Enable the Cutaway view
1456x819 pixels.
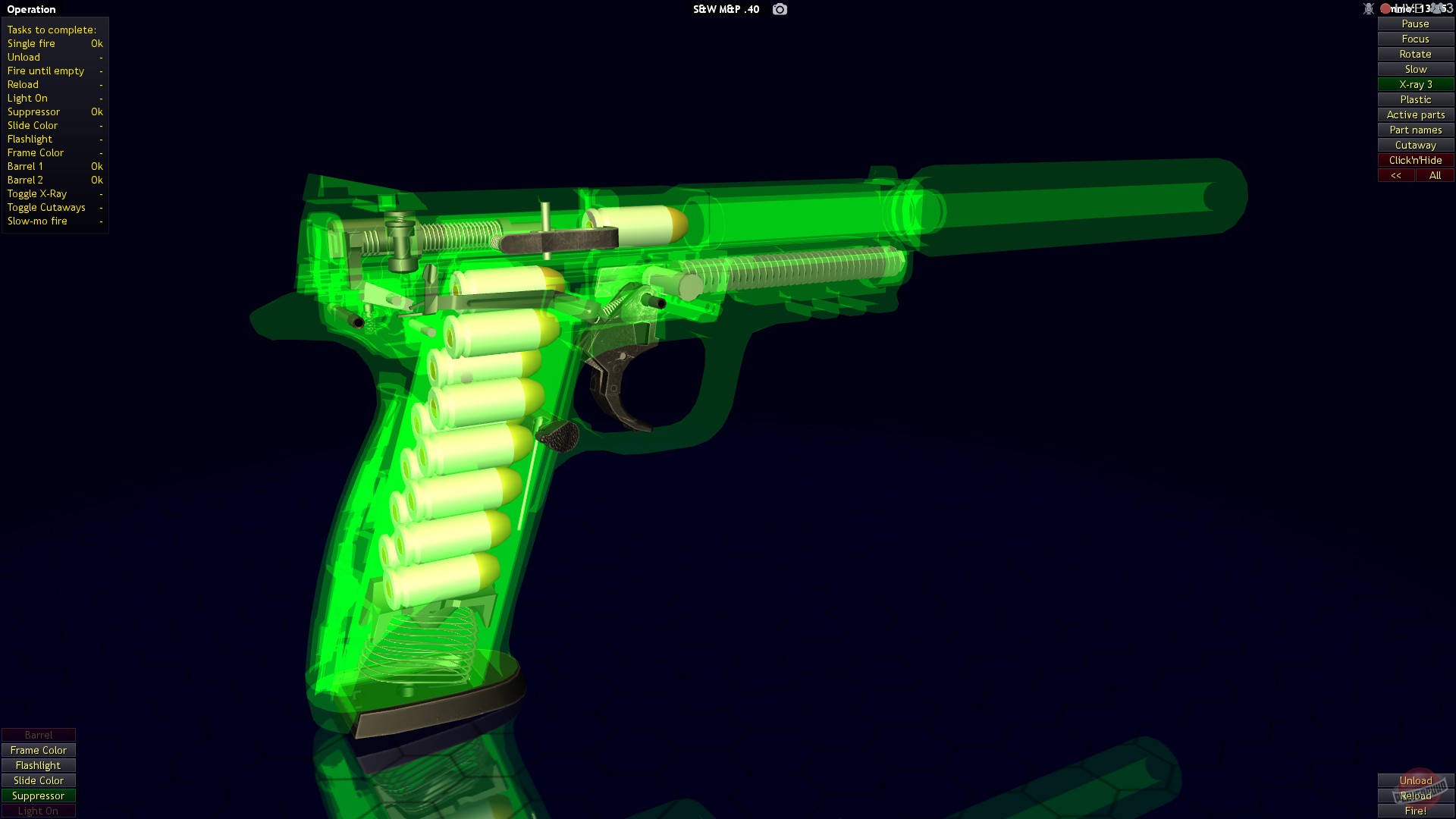pyautogui.click(x=1415, y=145)
